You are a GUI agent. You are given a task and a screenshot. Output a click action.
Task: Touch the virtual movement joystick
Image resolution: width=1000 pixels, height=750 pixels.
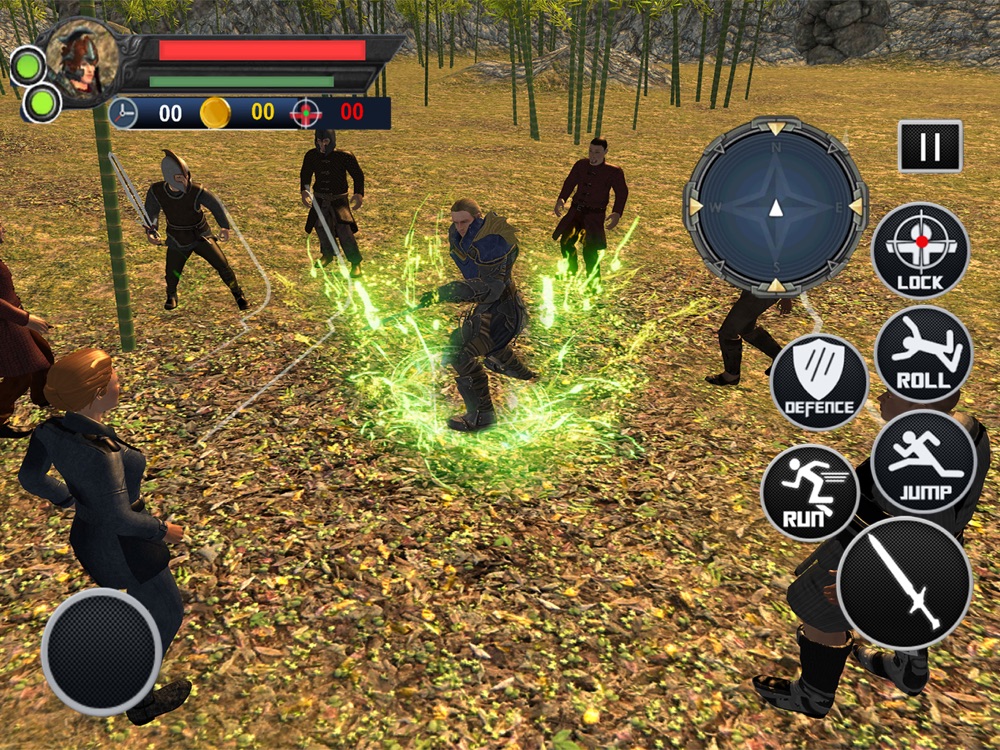pyautogui.click(x=102, y=651)
